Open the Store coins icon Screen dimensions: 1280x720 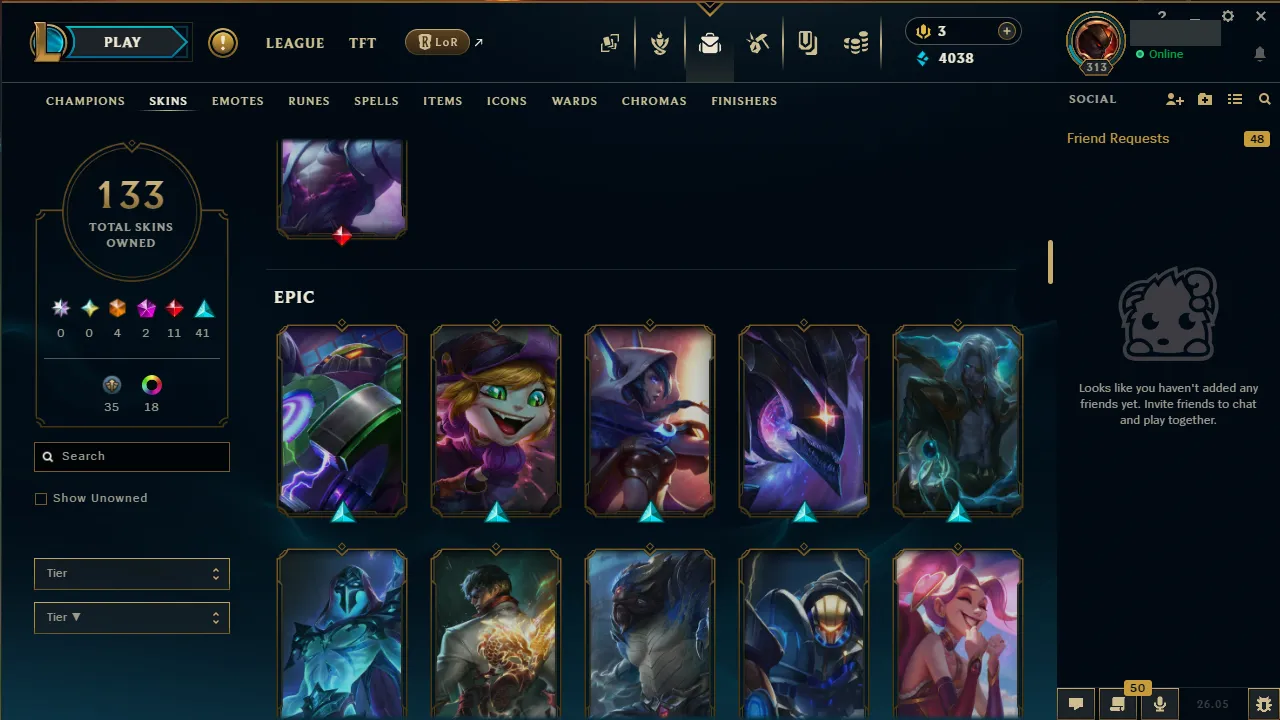point(856,43)
